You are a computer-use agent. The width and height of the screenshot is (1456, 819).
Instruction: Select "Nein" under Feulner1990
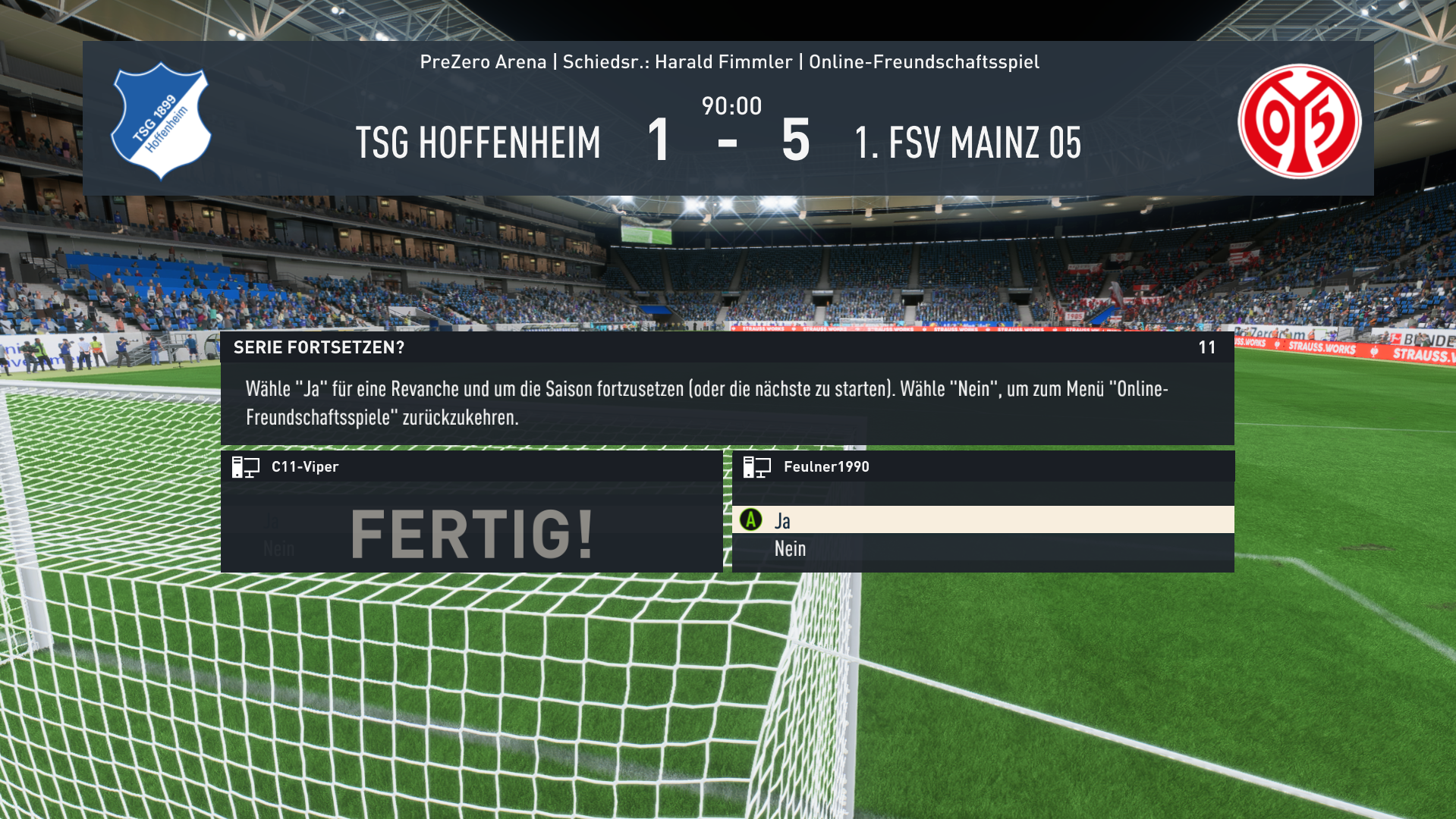[791, 549]
